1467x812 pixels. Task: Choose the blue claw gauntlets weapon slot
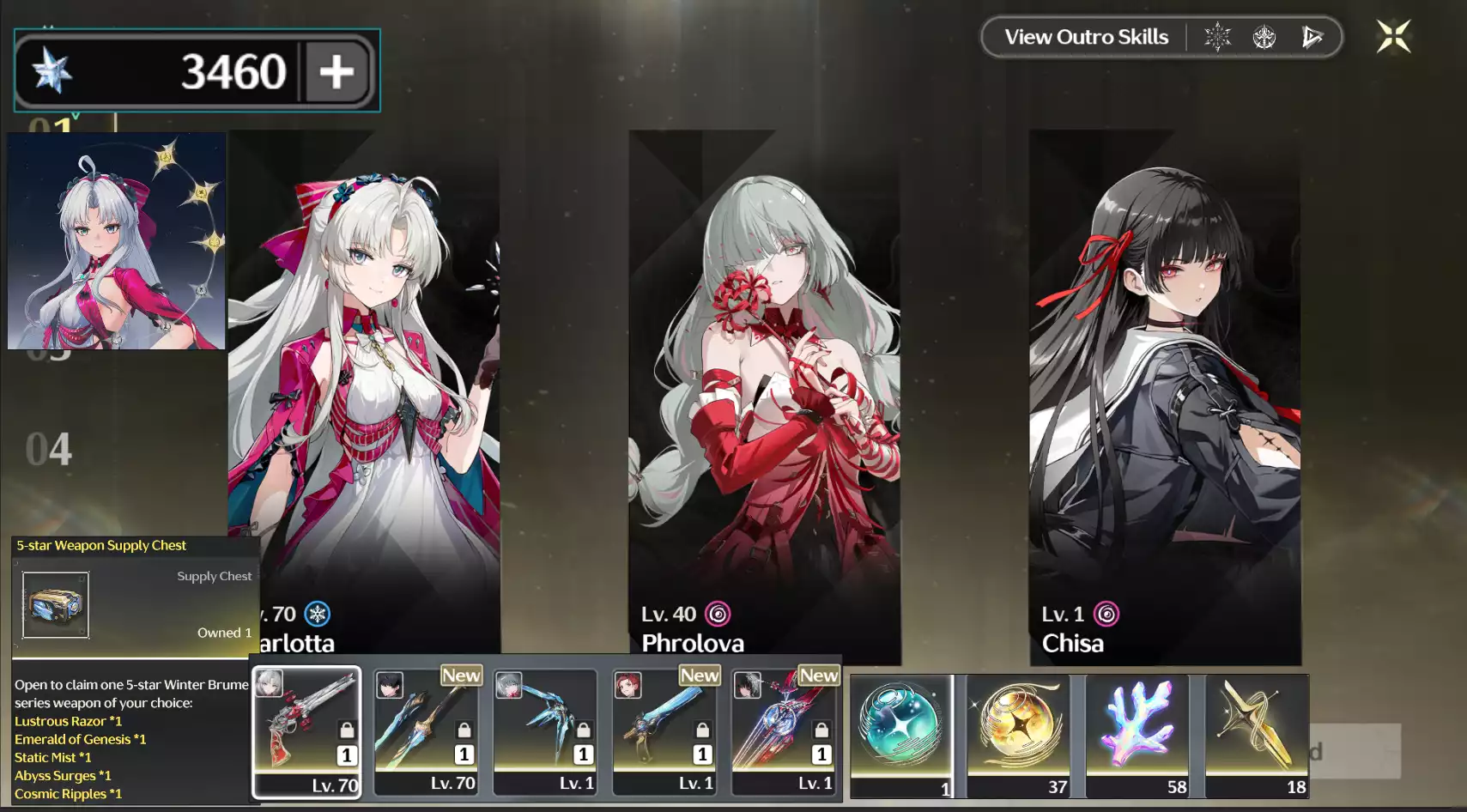click(545, 731)
